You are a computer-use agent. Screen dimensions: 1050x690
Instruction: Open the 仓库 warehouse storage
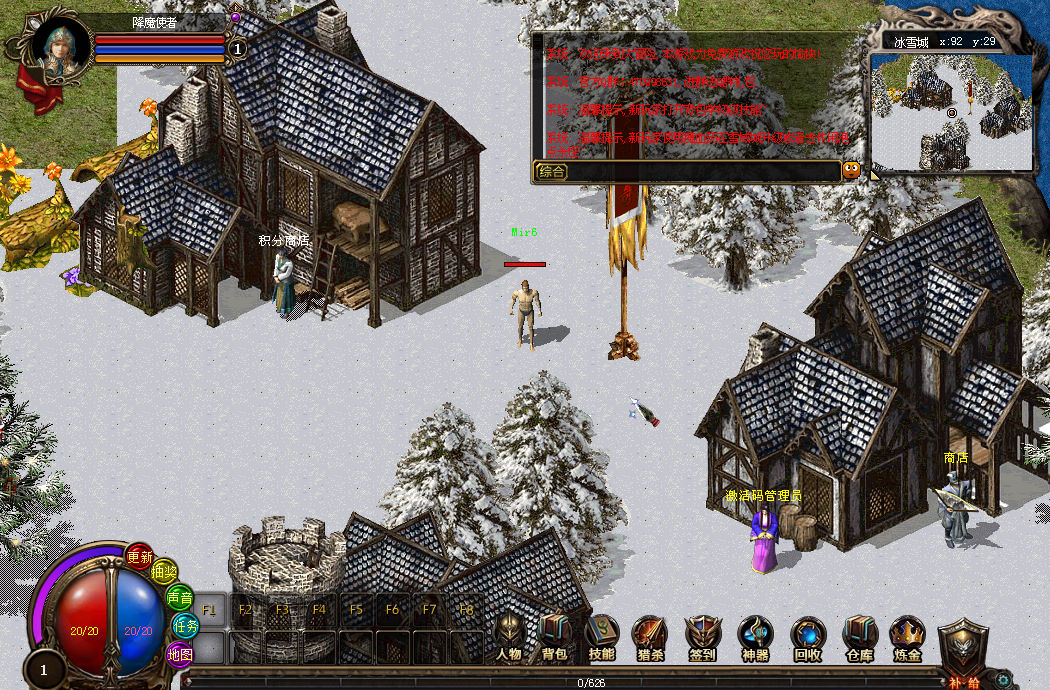[859, 634]
